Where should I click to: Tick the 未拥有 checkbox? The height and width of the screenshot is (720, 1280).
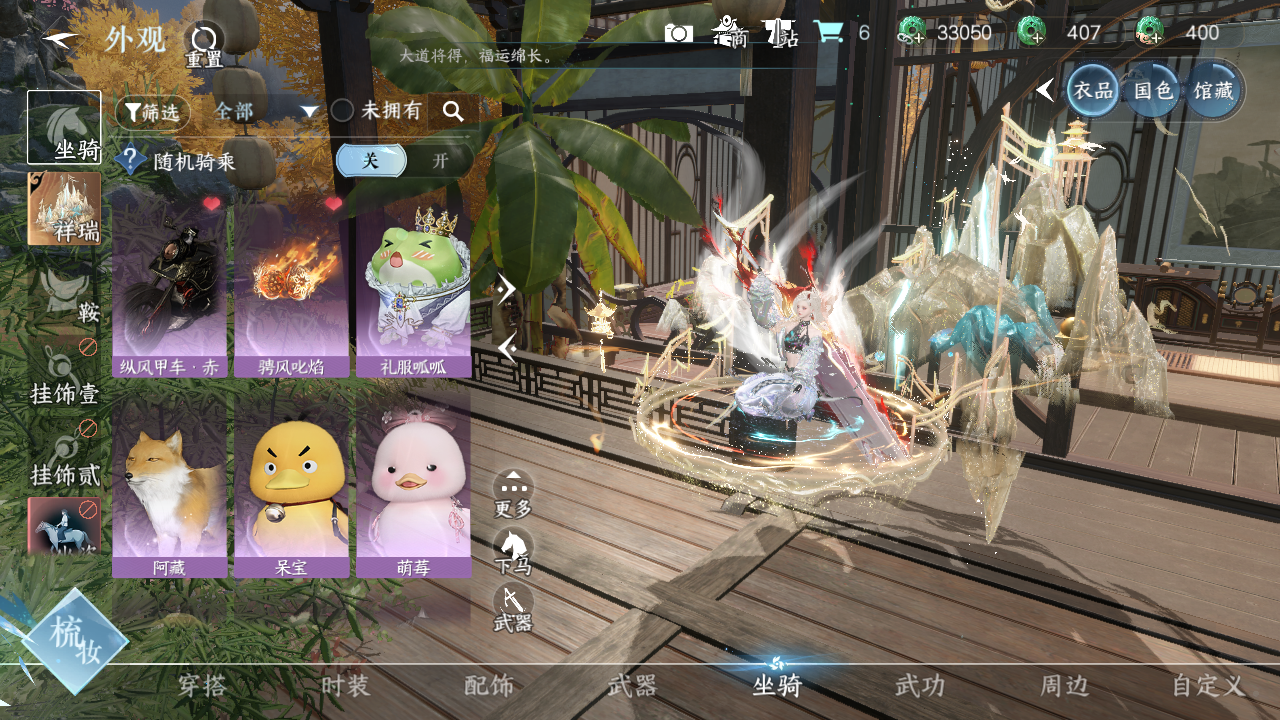[343, 111]
